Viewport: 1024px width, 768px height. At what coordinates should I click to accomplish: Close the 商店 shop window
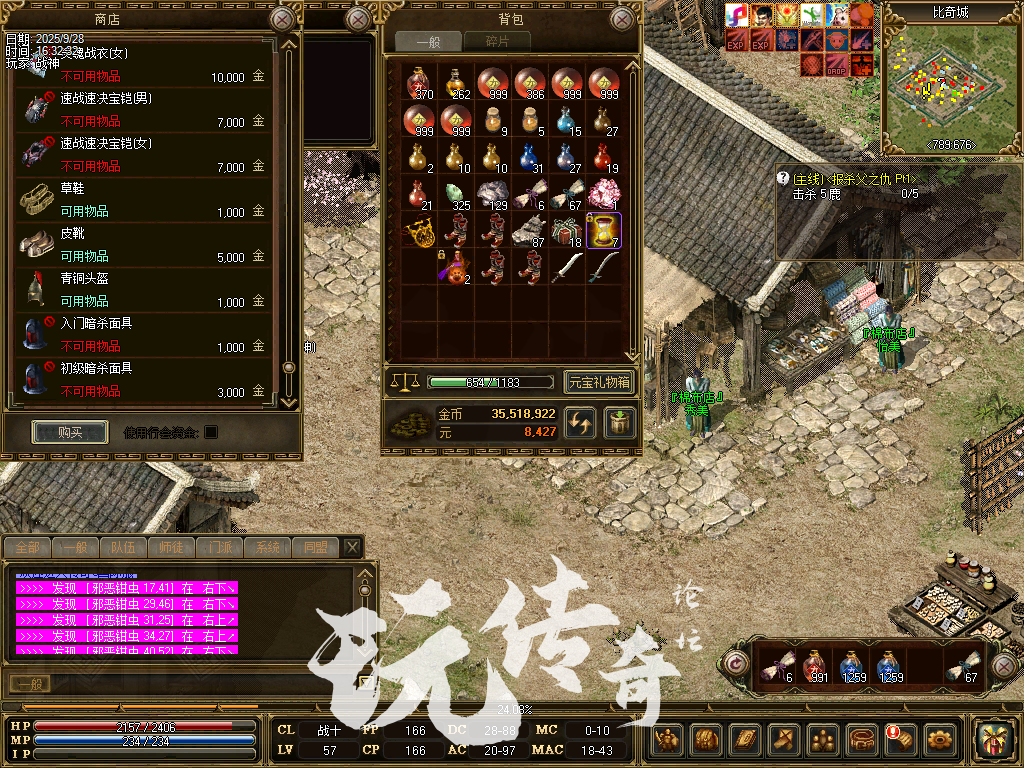(x=283, y=19)
